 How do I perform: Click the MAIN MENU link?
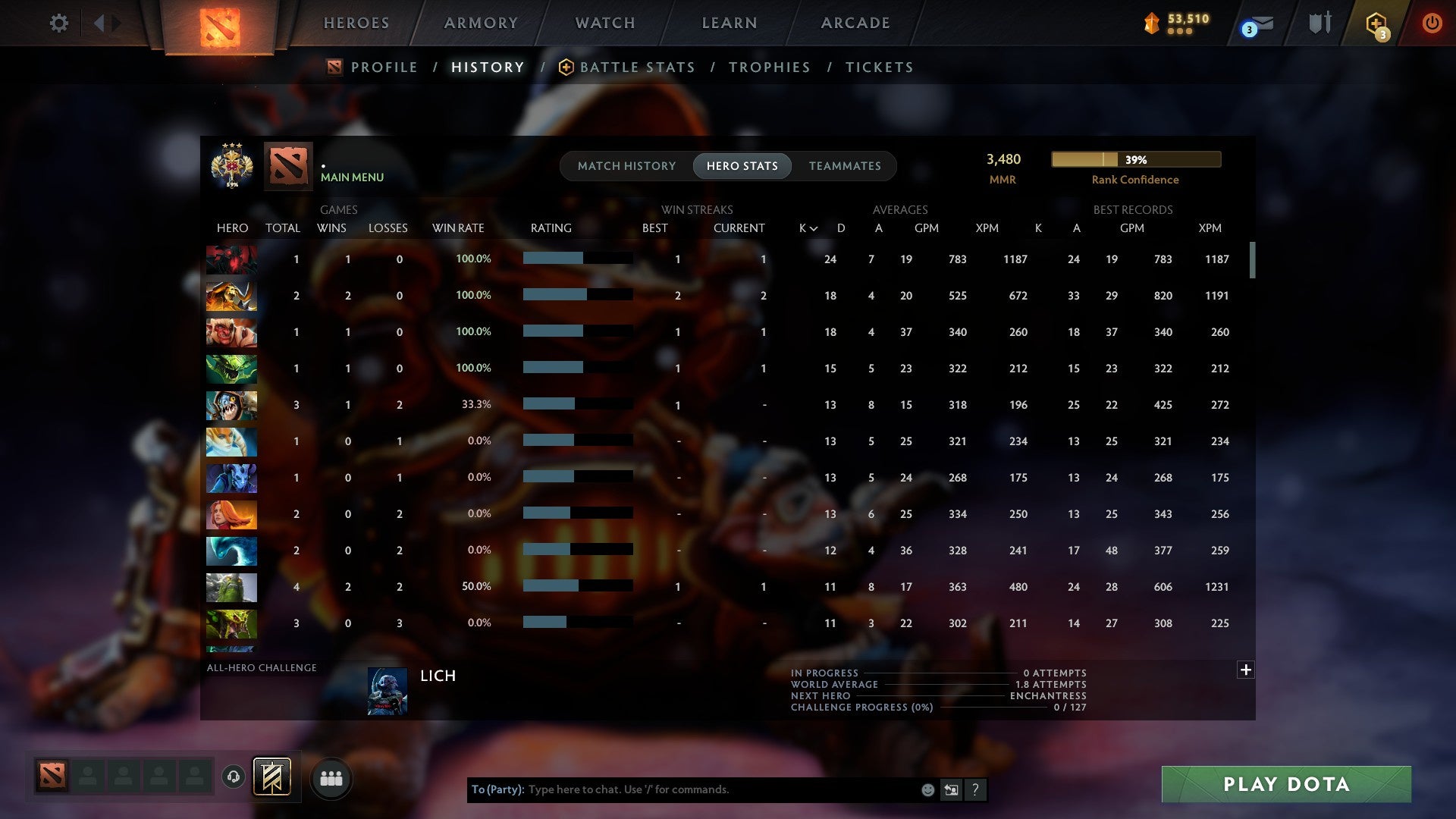[x=351, y=177]
